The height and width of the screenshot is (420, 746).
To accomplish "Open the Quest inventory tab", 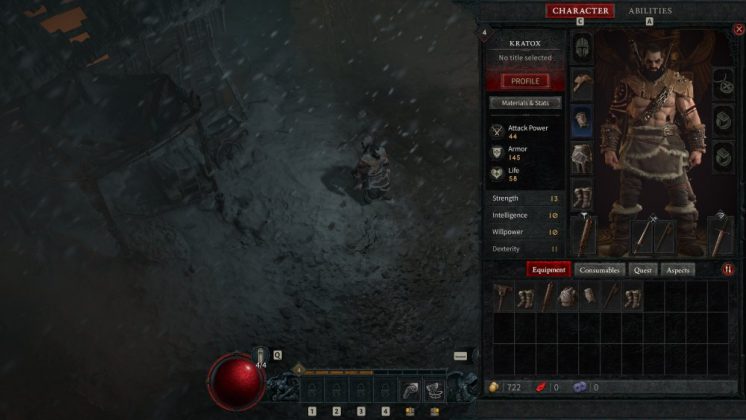I will click(645, 270).
